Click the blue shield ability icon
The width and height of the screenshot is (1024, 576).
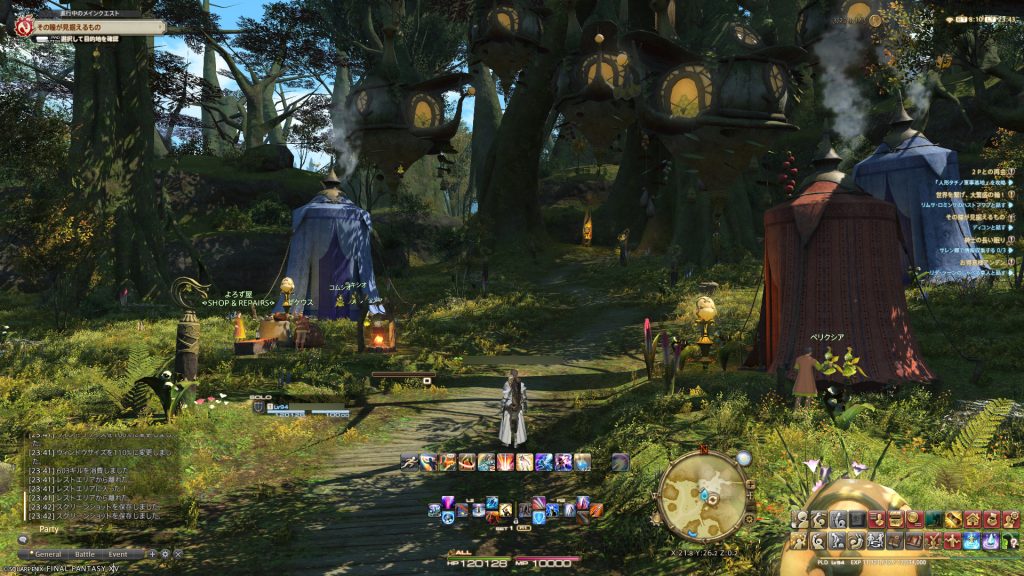click(x=538, y=517)
